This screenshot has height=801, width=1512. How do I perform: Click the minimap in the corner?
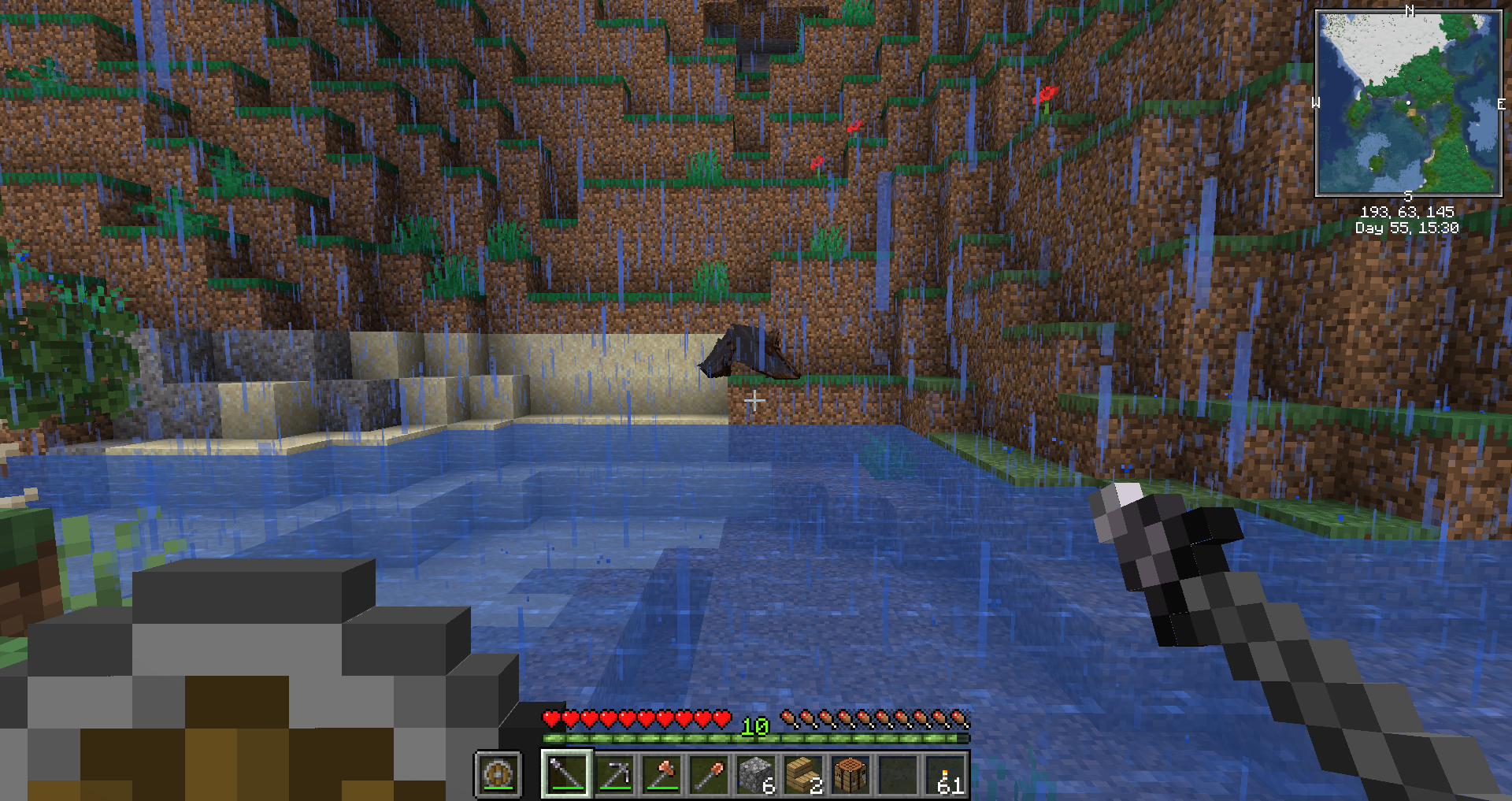1408,102
